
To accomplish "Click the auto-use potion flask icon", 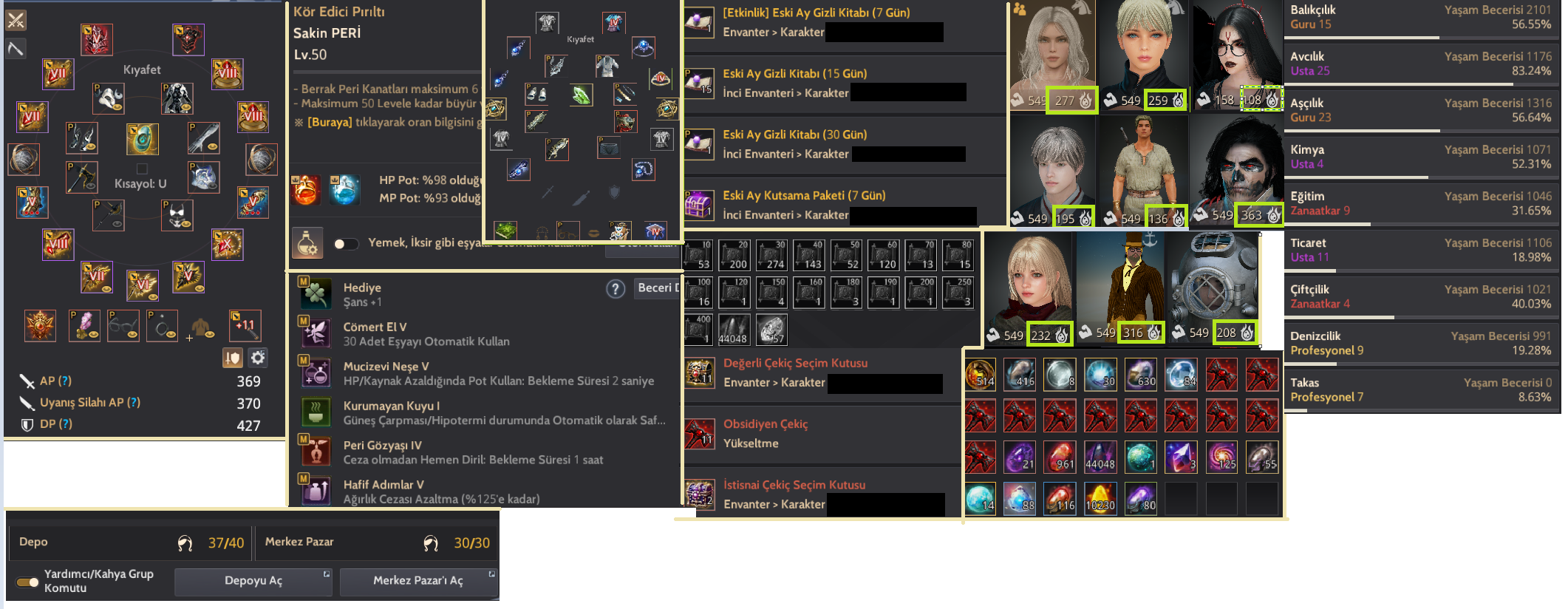I will (x=309, y=244).
